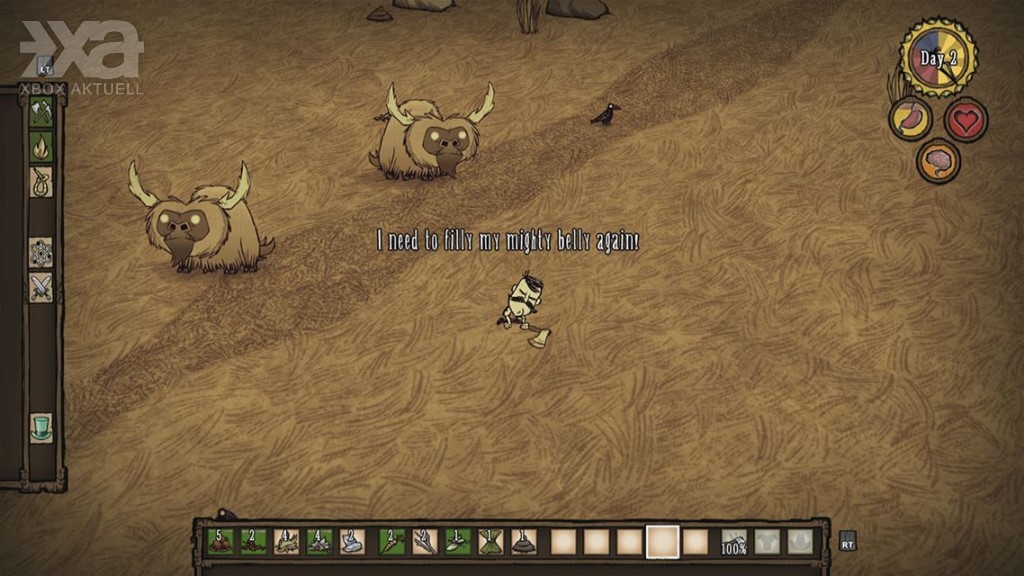
Task: Select the hand equipment slot showing 100%
Action: point(735,541)
